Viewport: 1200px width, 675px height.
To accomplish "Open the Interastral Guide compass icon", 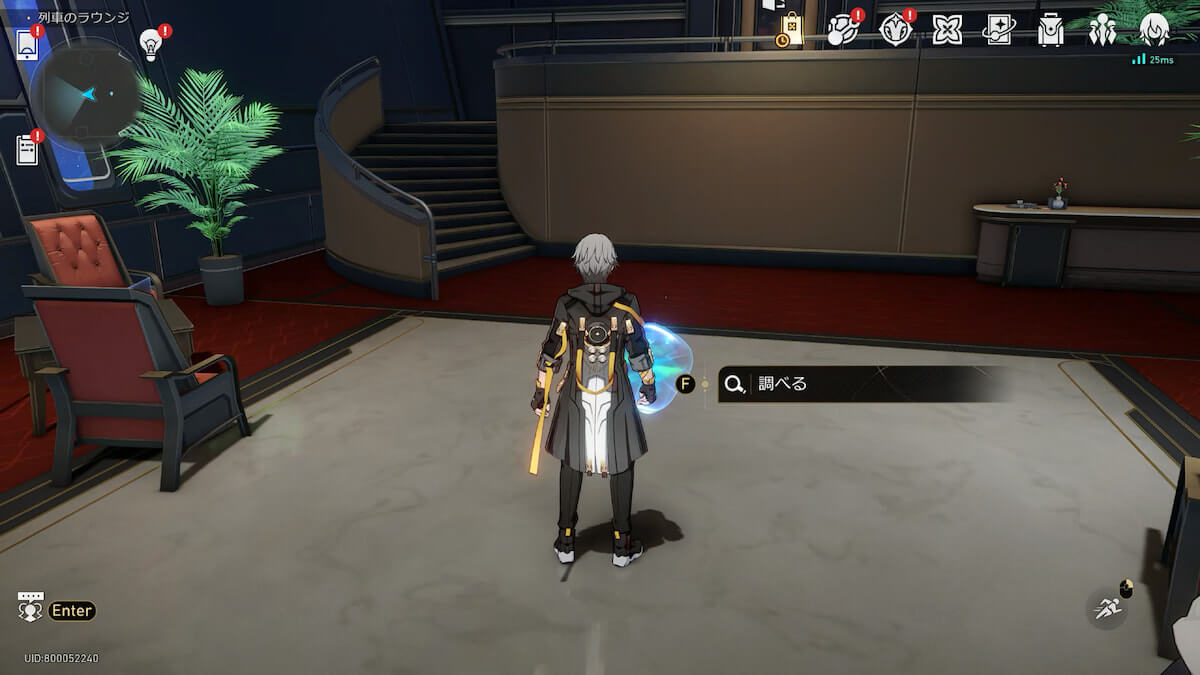I will click(x=895, y=30).
